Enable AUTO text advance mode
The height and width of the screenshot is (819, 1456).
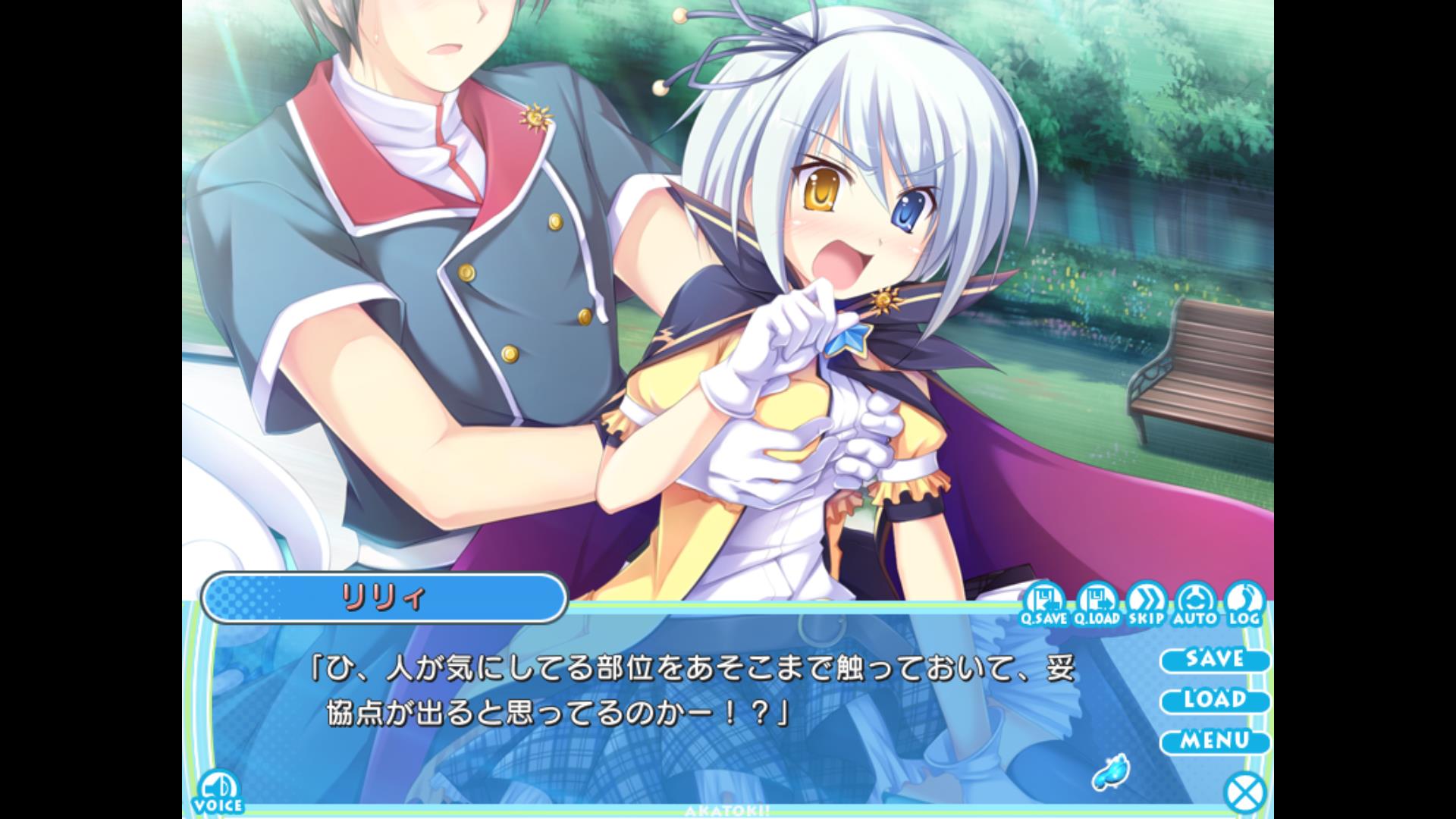coord(1196,604)
